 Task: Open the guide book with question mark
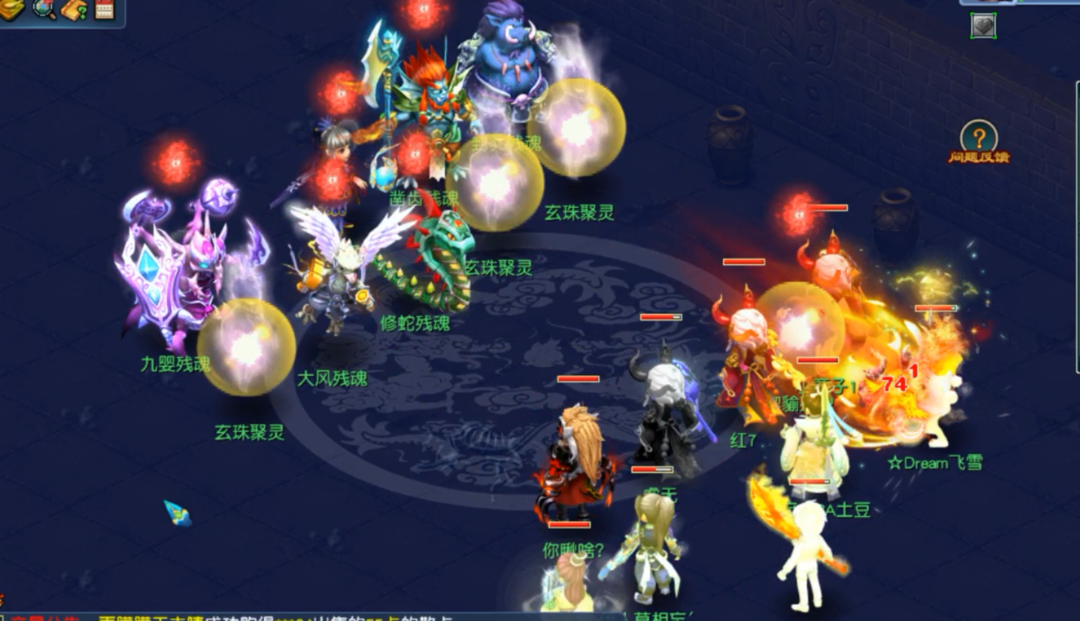tap(74, 10)
